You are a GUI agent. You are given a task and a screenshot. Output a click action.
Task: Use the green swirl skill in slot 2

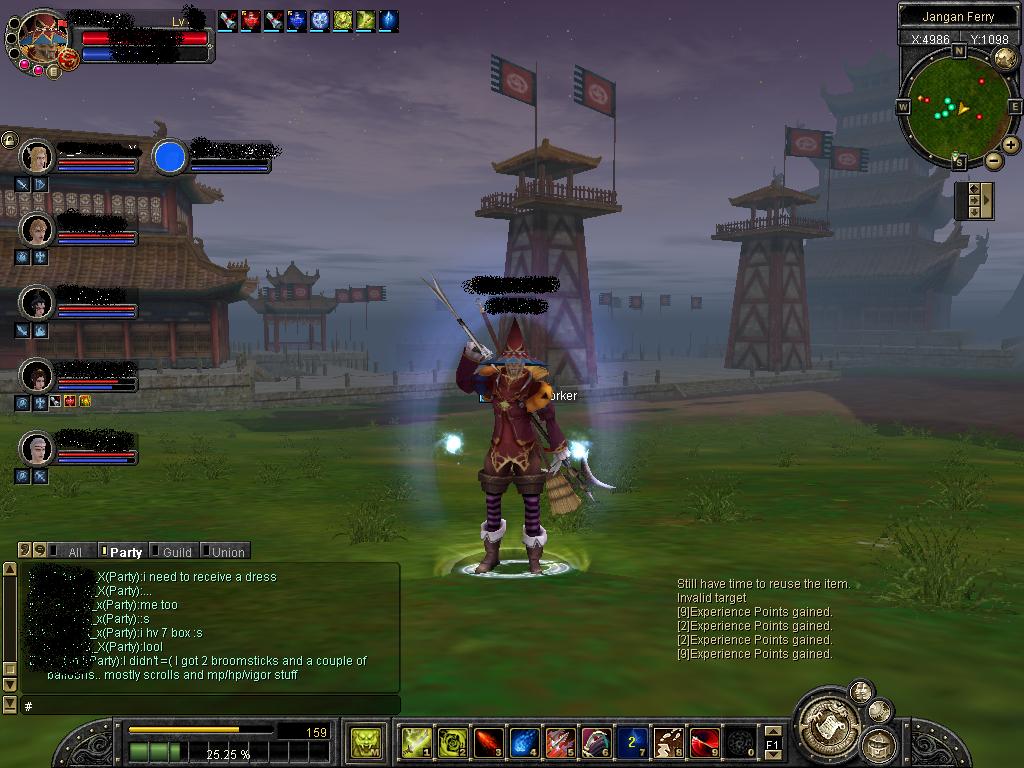click(x=452, y=742)
